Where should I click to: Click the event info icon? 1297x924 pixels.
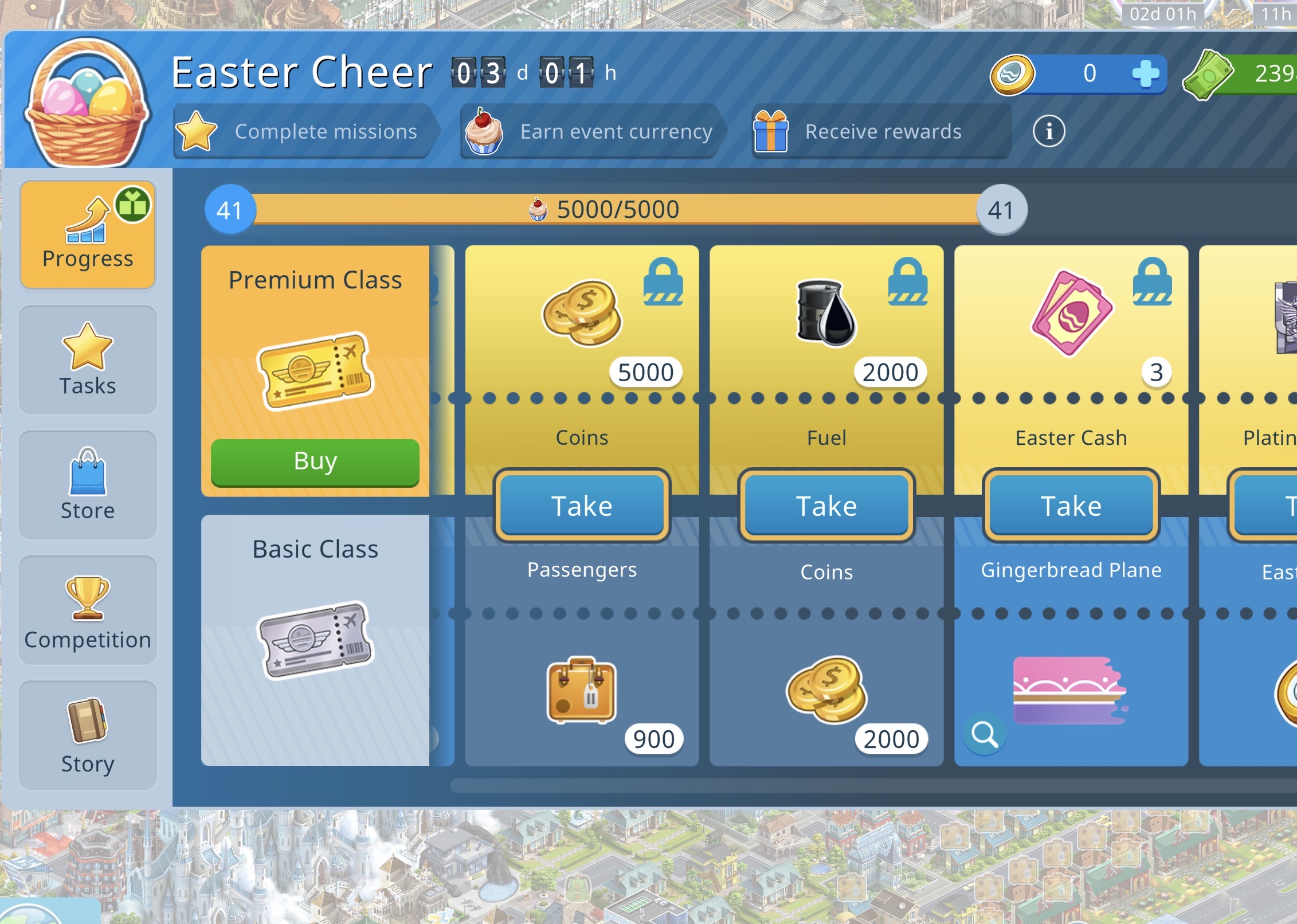tap(1049, 131)
